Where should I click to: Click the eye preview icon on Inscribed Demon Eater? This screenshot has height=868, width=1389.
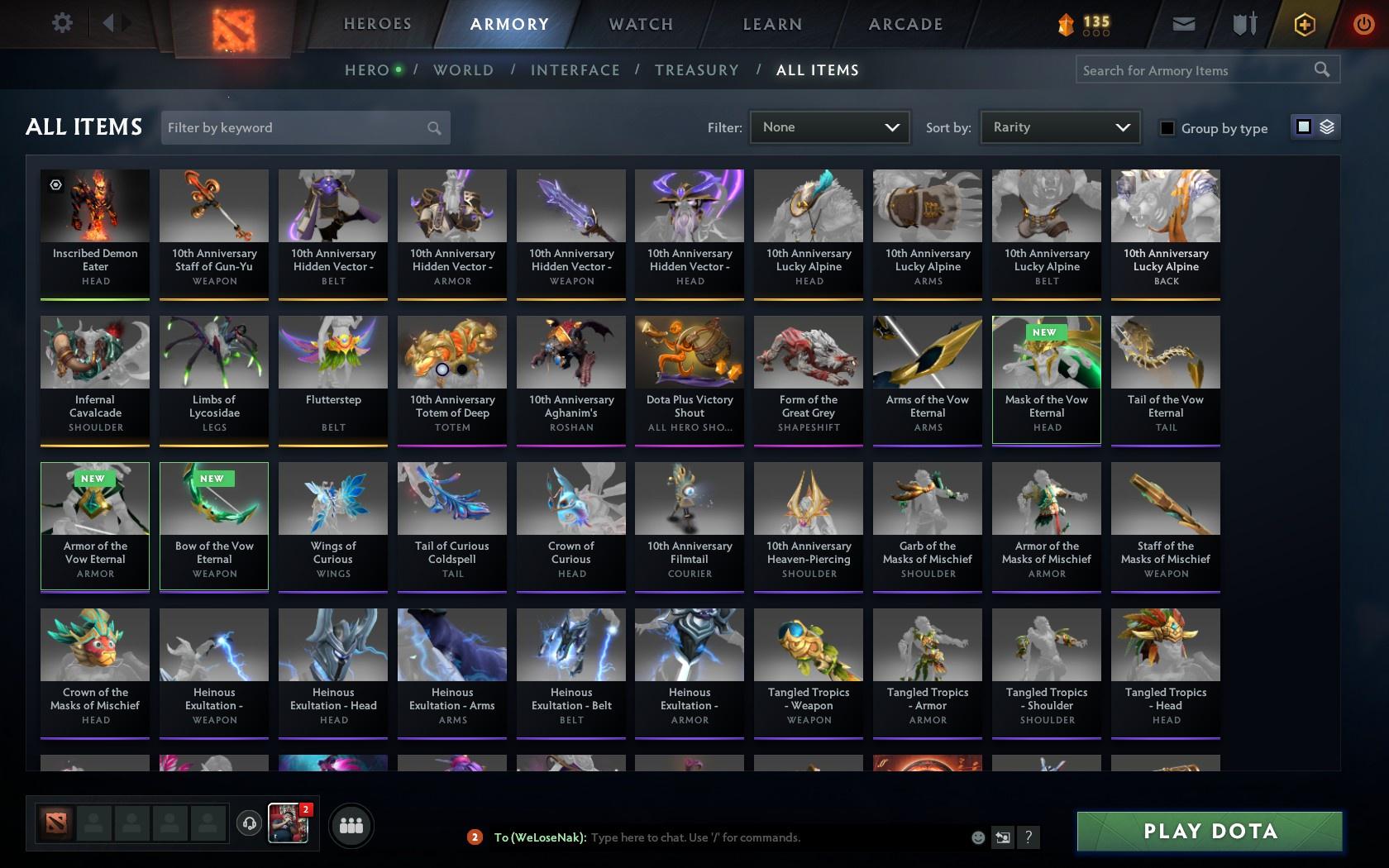(55, 185)
